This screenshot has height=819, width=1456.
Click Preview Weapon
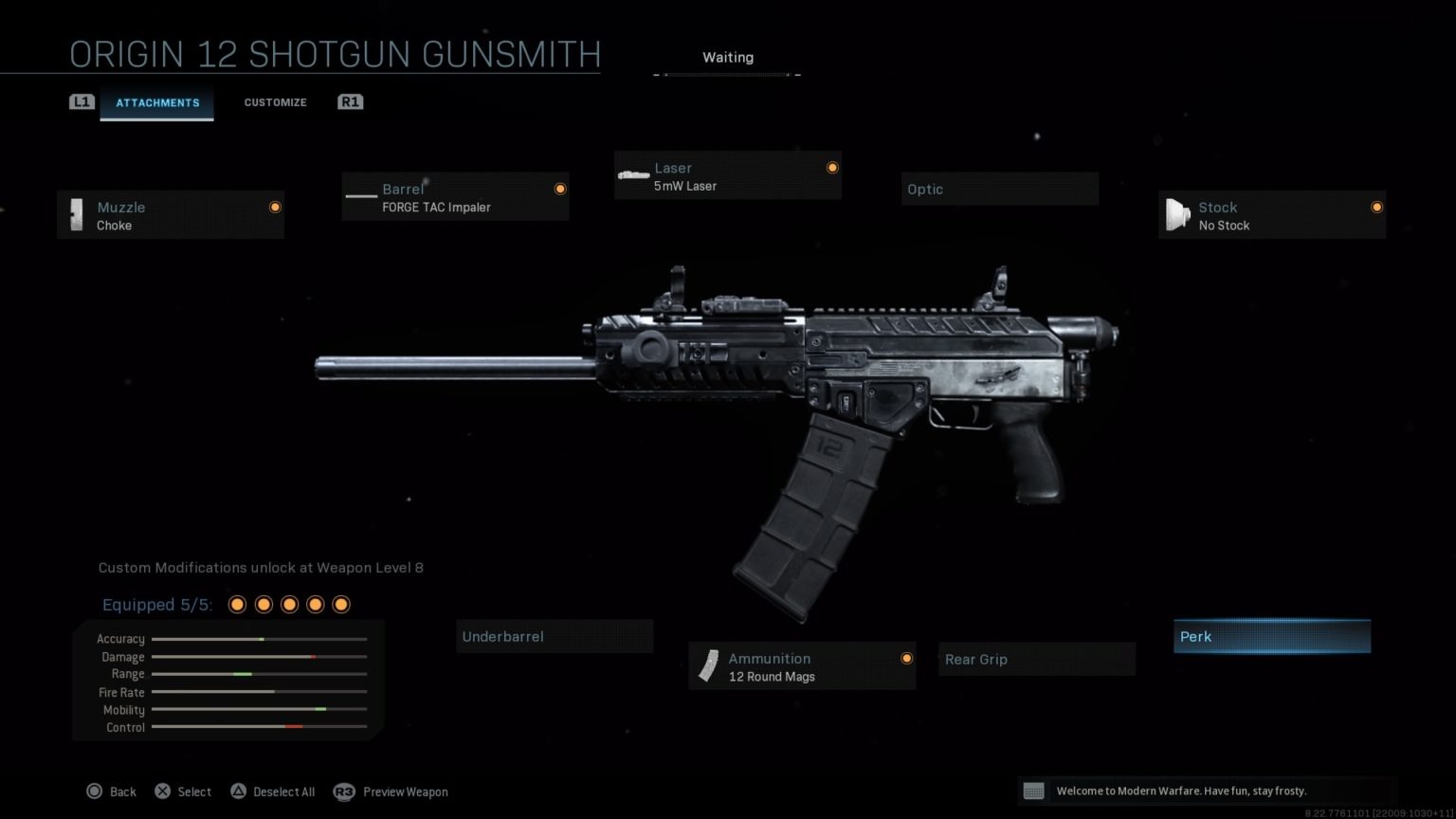click(x=406, y=791)
